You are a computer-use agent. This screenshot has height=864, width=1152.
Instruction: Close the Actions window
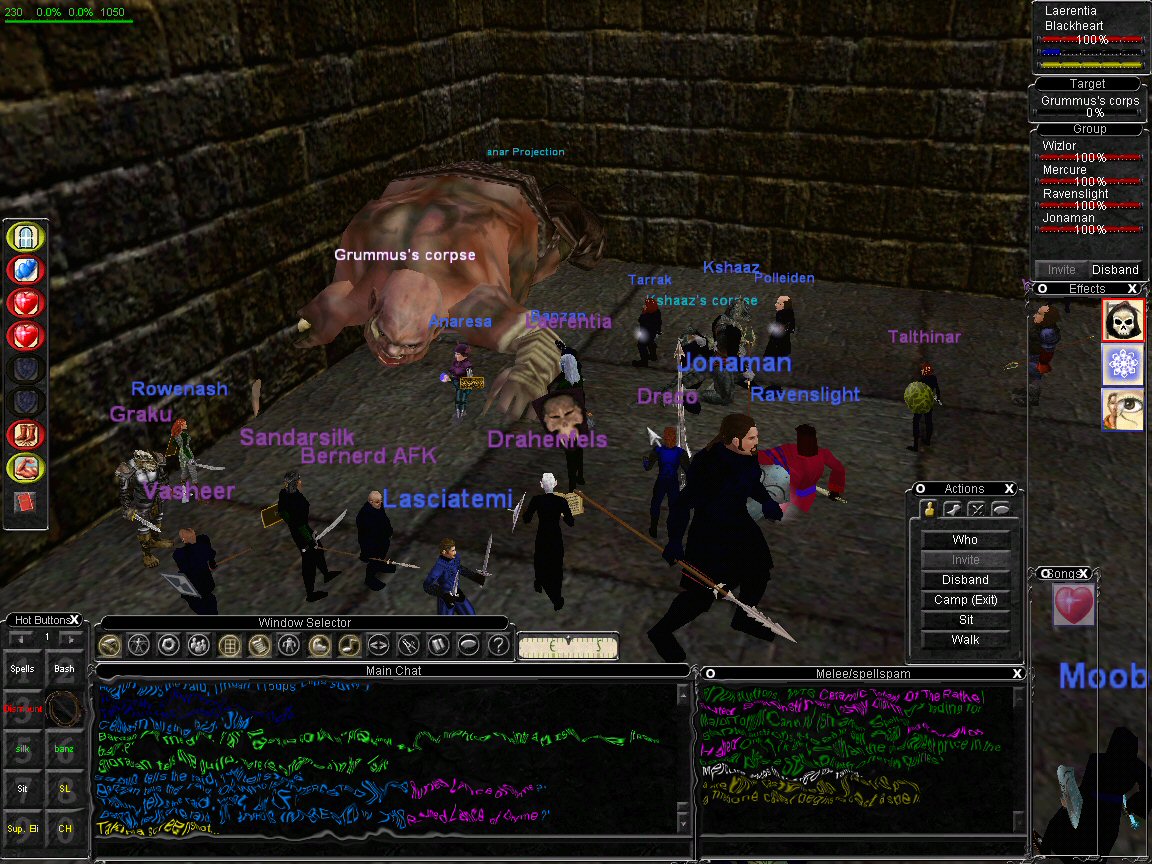pyautogui.click(x=1010, y=489)
